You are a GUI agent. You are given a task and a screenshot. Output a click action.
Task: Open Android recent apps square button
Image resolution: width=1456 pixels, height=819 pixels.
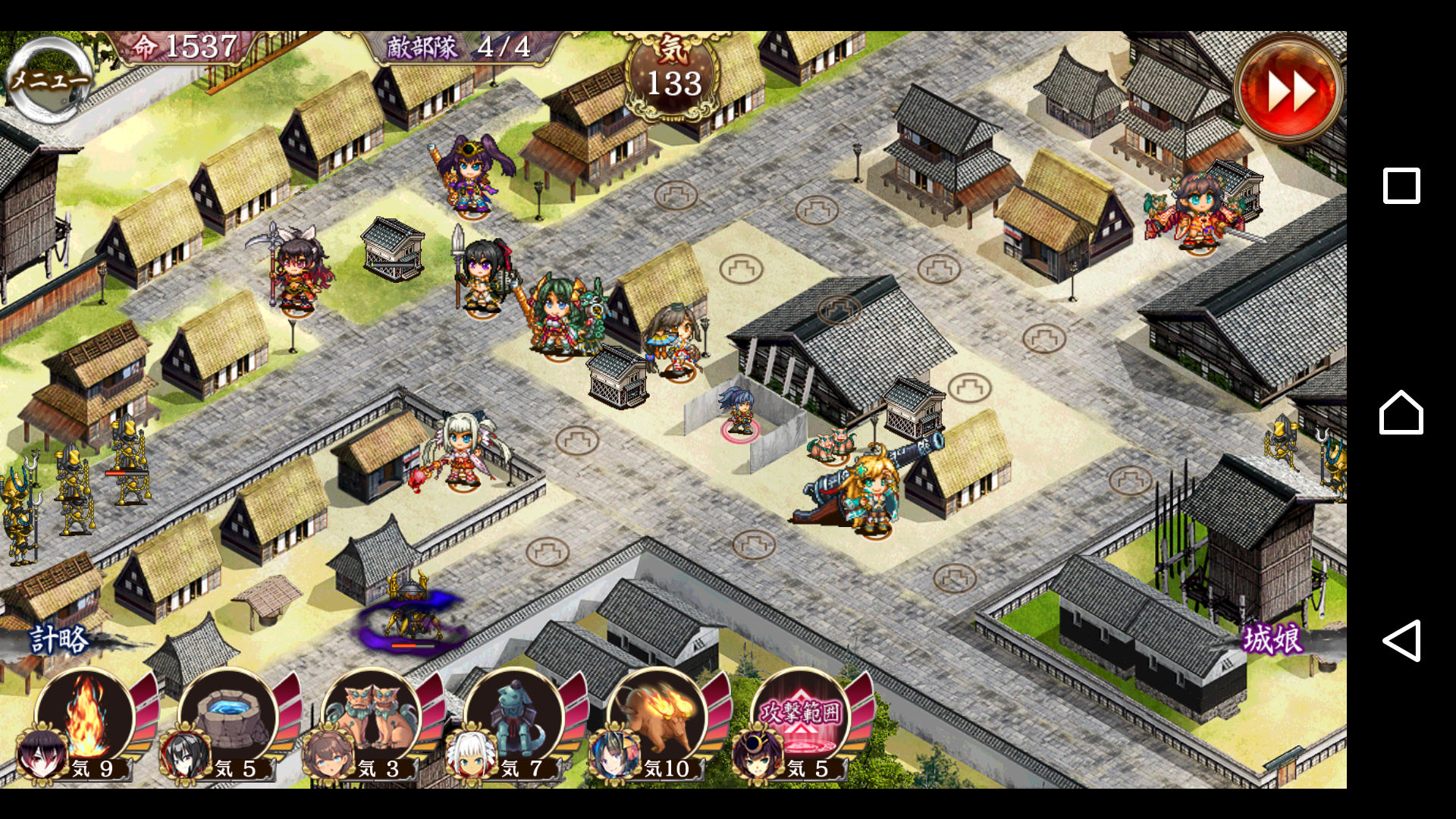point(1401,186)
